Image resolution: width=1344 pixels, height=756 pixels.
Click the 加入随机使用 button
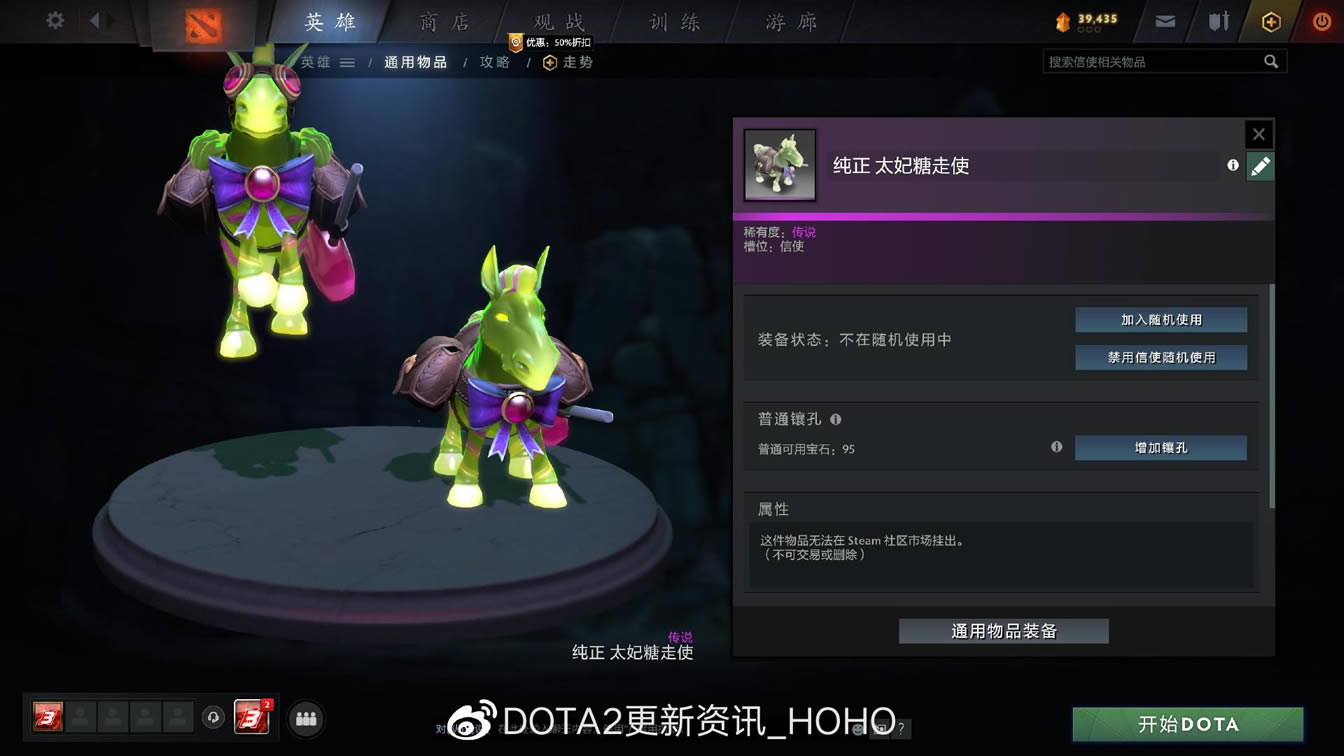coord(1160,319)
